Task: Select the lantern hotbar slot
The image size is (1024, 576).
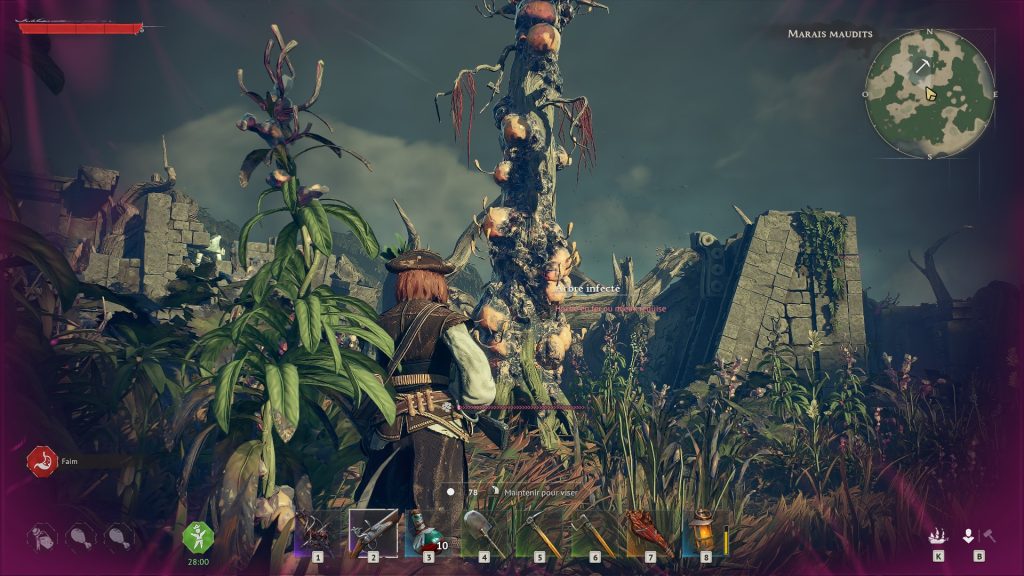Action: (706, 532)
